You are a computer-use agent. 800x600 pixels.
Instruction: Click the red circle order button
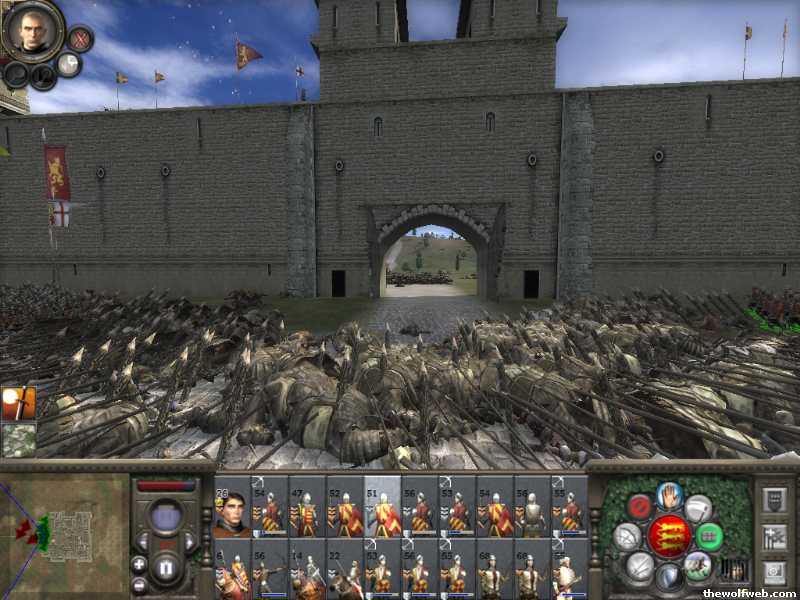[x=639, y=507]
